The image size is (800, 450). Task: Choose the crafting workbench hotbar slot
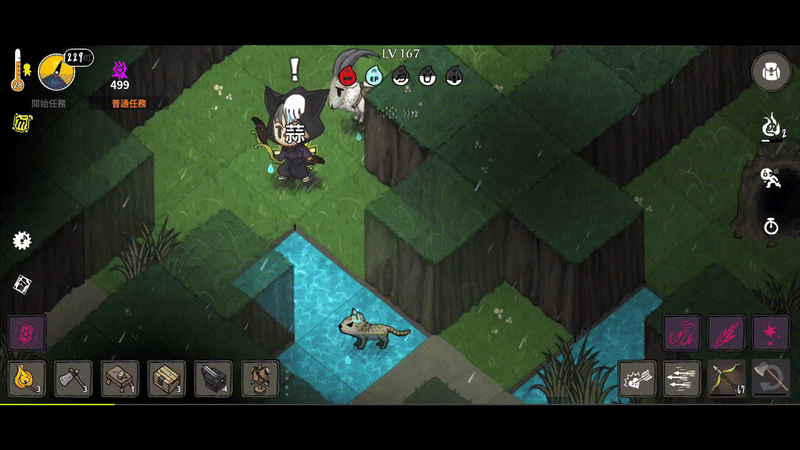120,378
